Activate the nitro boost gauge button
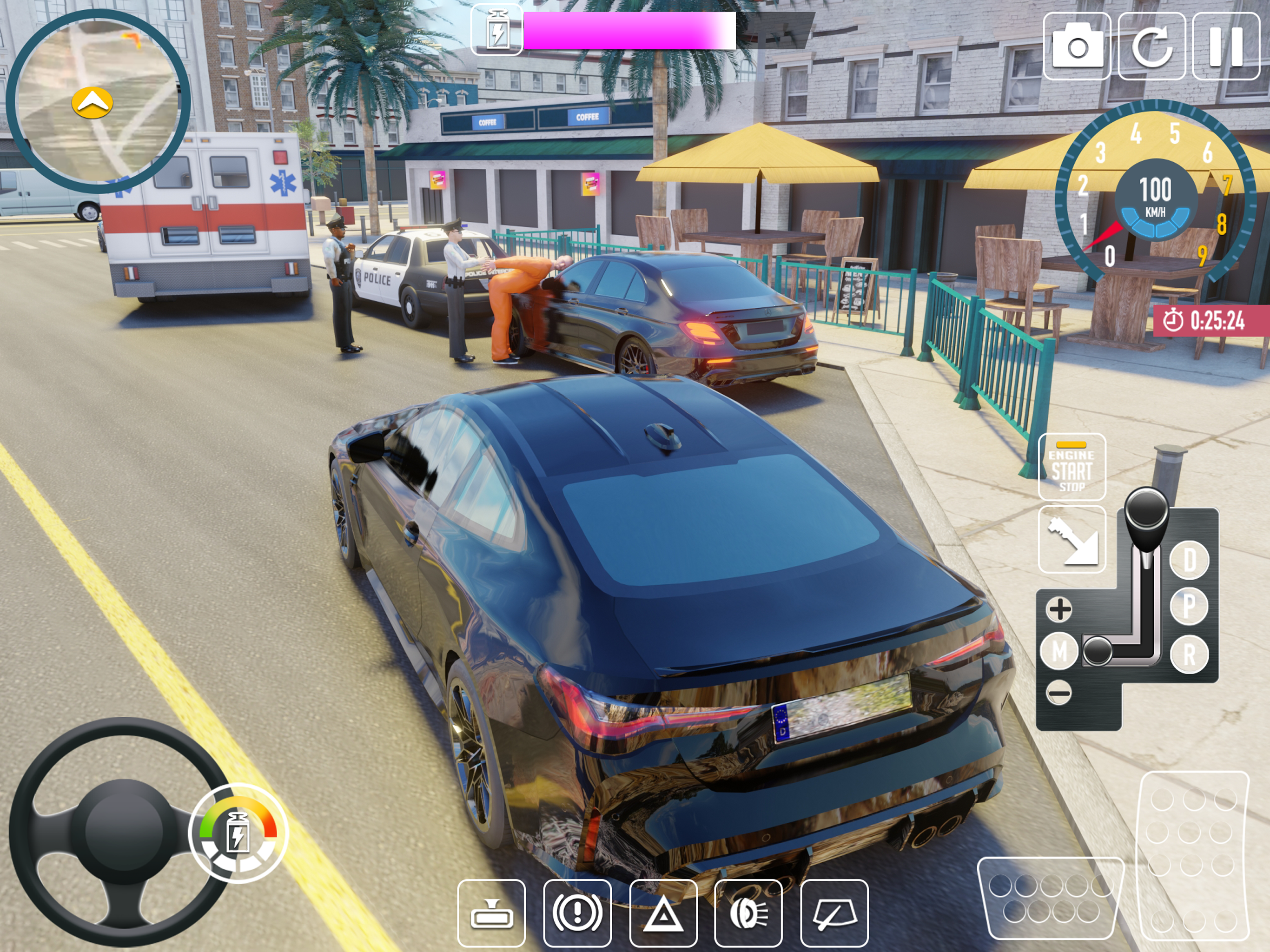Viewport: 1270px width, 952px height. click(x=238, y=833)
